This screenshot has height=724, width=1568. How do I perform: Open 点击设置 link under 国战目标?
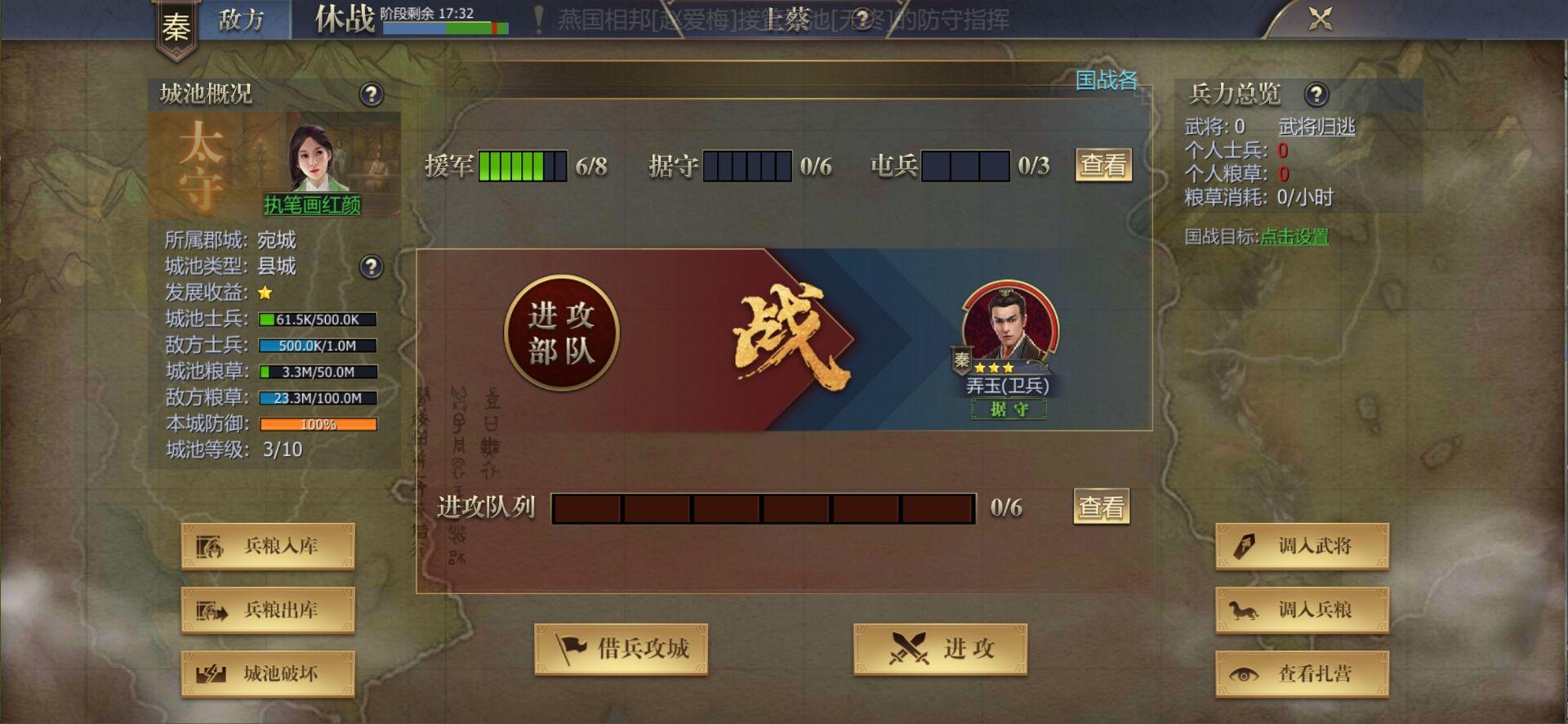[1297, 238]
